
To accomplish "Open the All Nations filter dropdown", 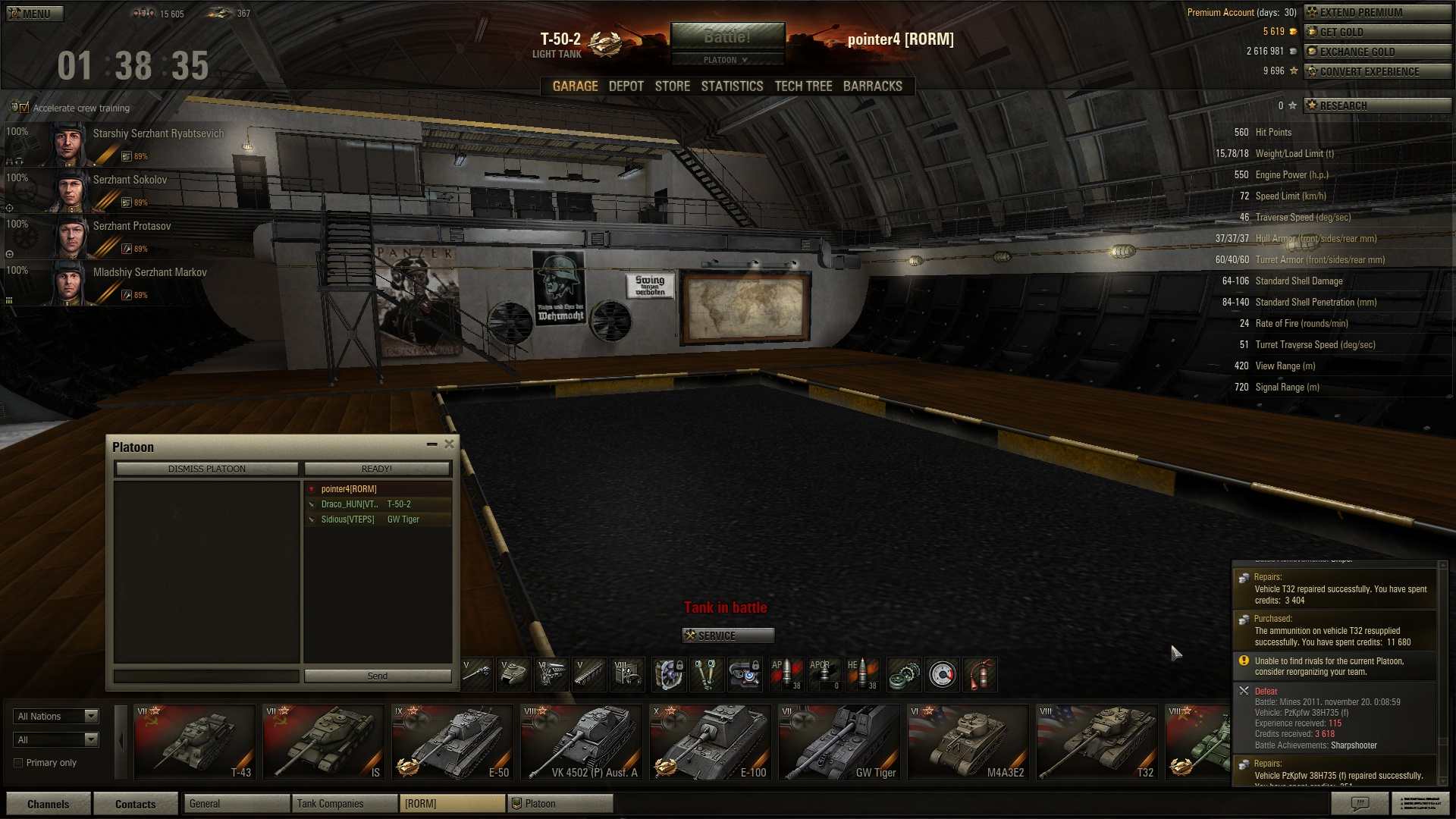I will point(56,717).
